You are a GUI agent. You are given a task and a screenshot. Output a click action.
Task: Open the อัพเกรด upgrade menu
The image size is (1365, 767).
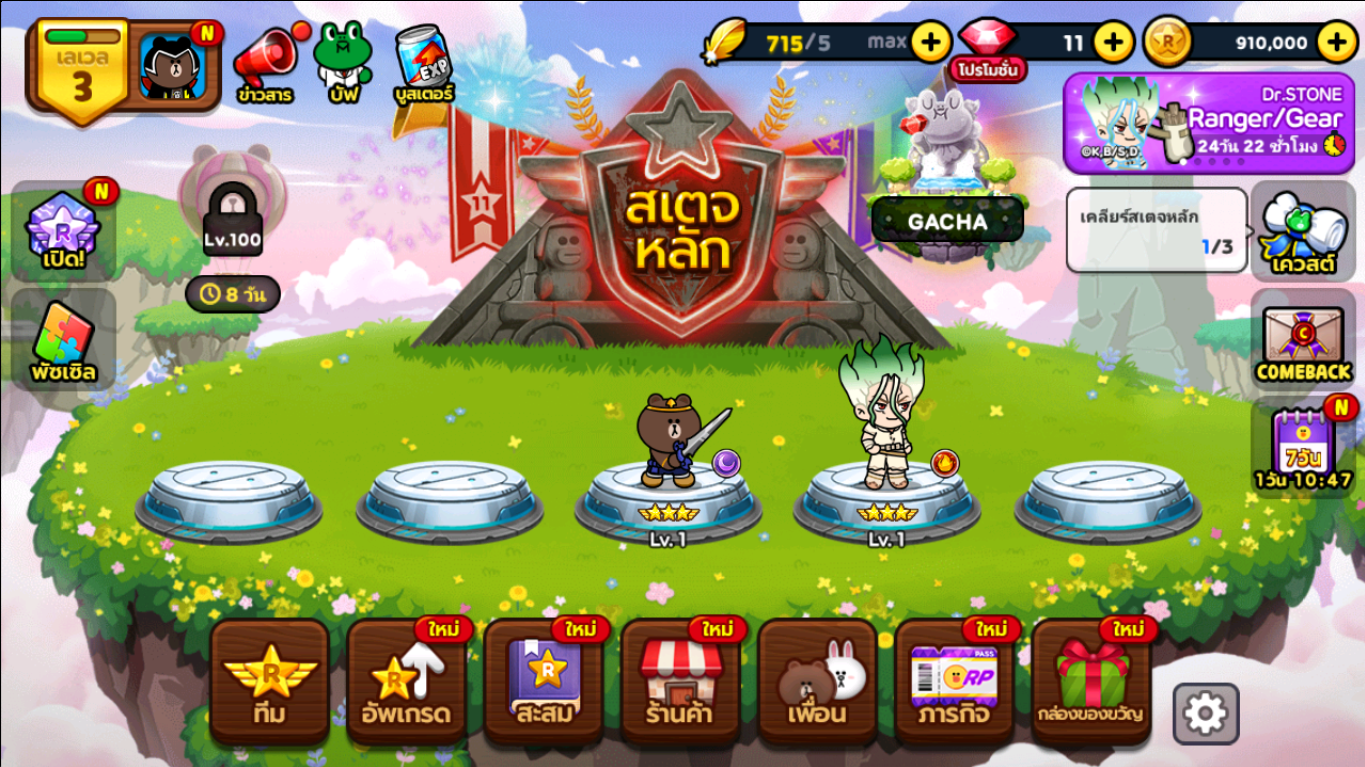pyautogui.click(x=407, y=682)
